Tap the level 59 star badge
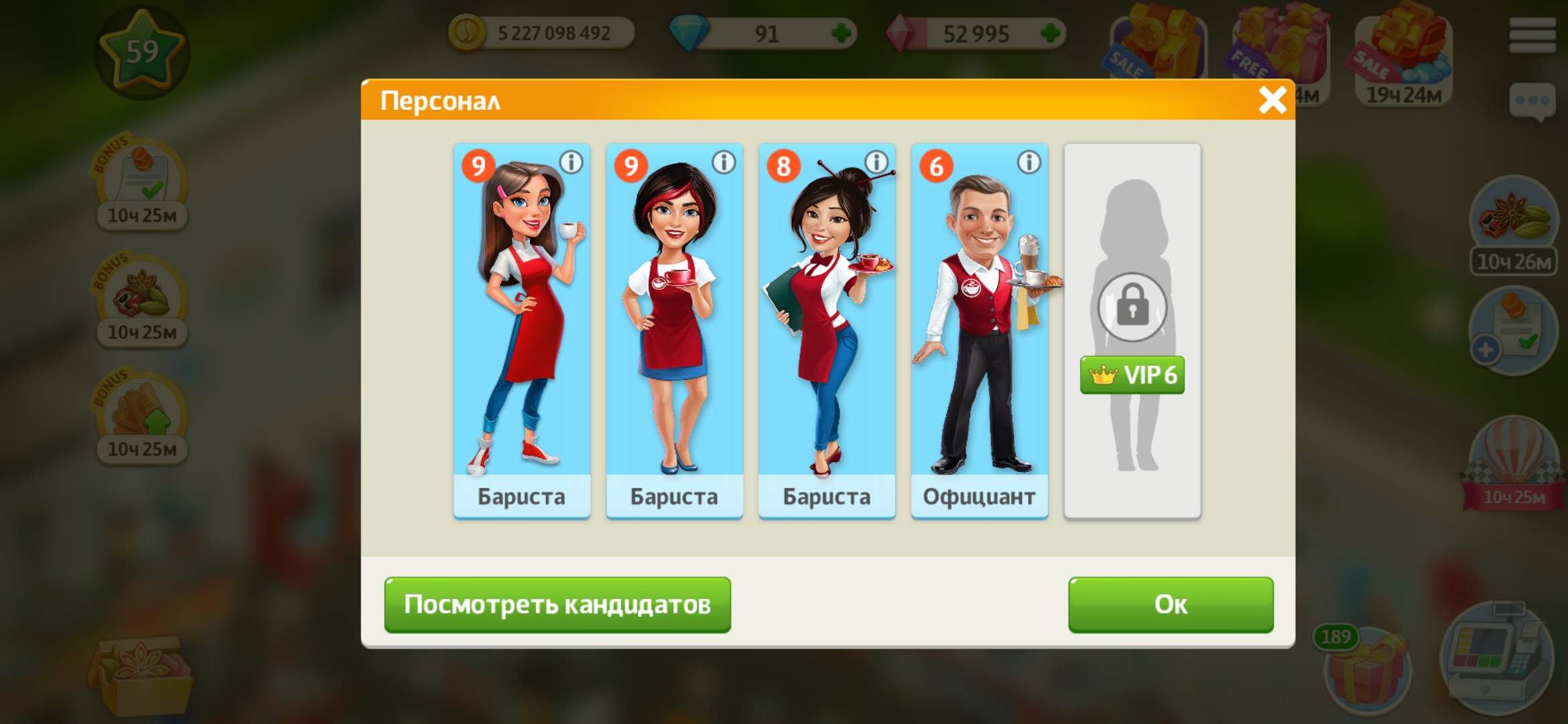Viewport: 1568px width, 724px height. pyautogui.click(x=141, y=52)
